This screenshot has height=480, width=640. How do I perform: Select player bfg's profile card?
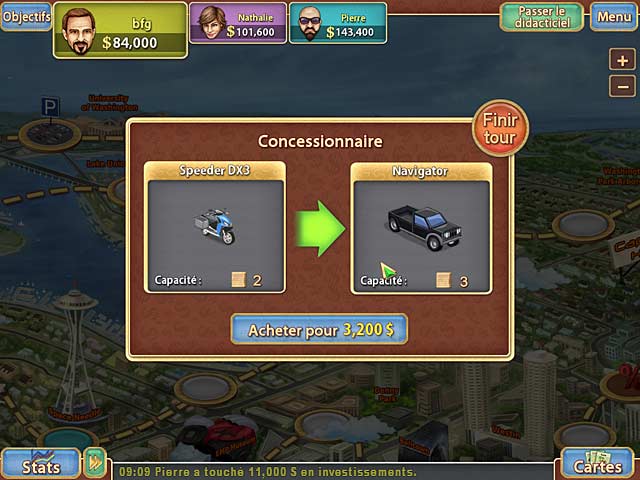click(120, 29)
